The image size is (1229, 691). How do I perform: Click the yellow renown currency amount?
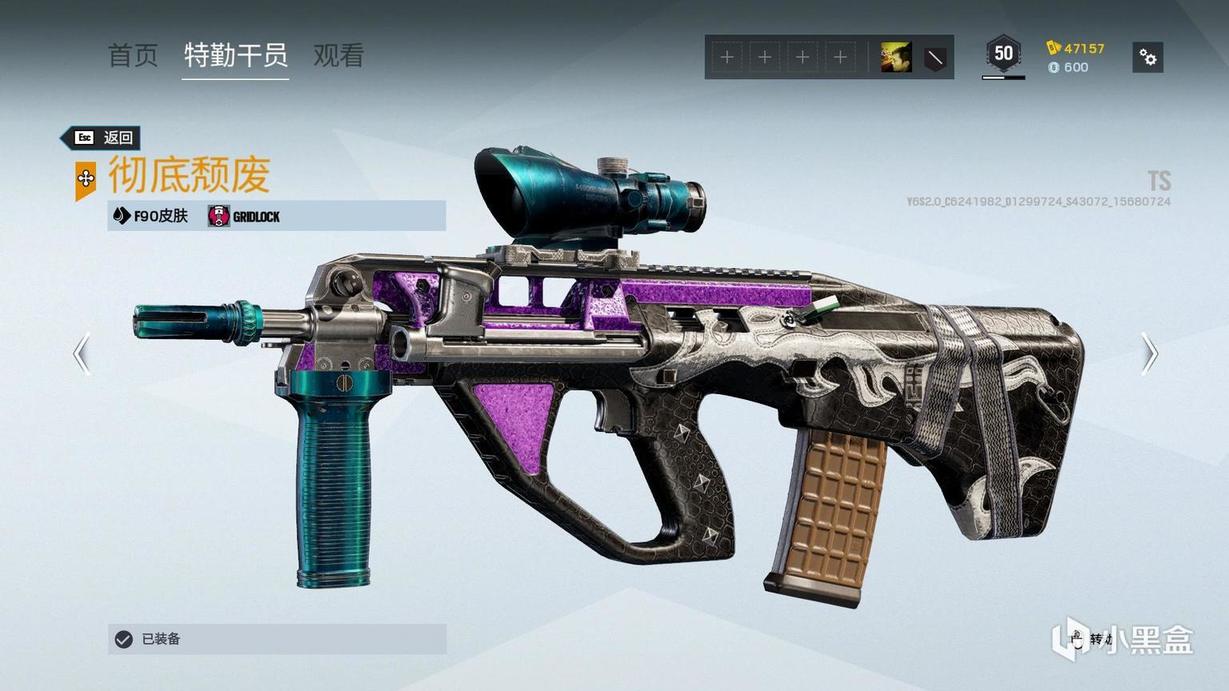[1076, 48]
